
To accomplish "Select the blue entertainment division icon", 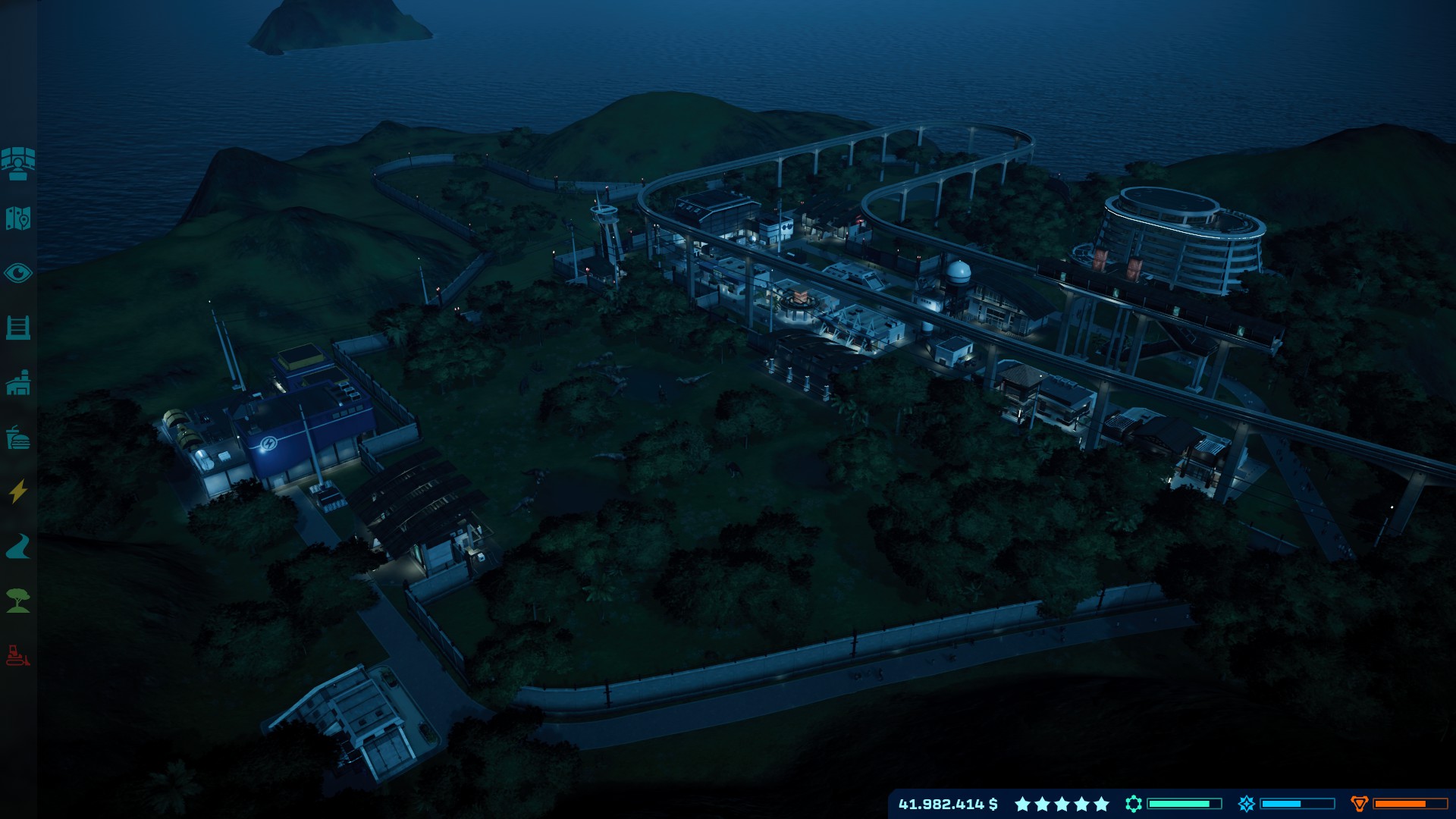I will point(1247,804).
